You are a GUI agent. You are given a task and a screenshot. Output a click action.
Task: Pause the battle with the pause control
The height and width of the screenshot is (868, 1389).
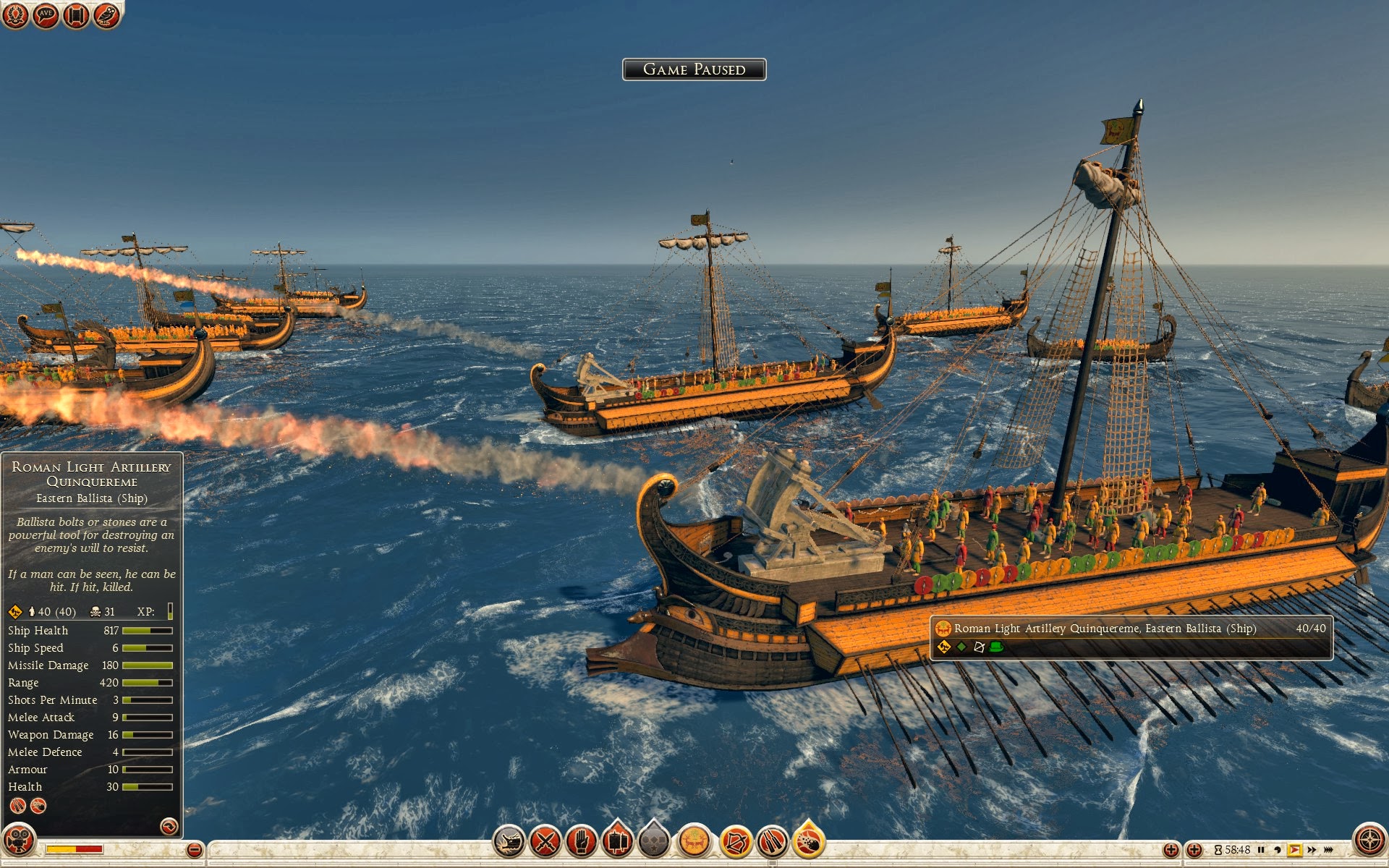1261,850
